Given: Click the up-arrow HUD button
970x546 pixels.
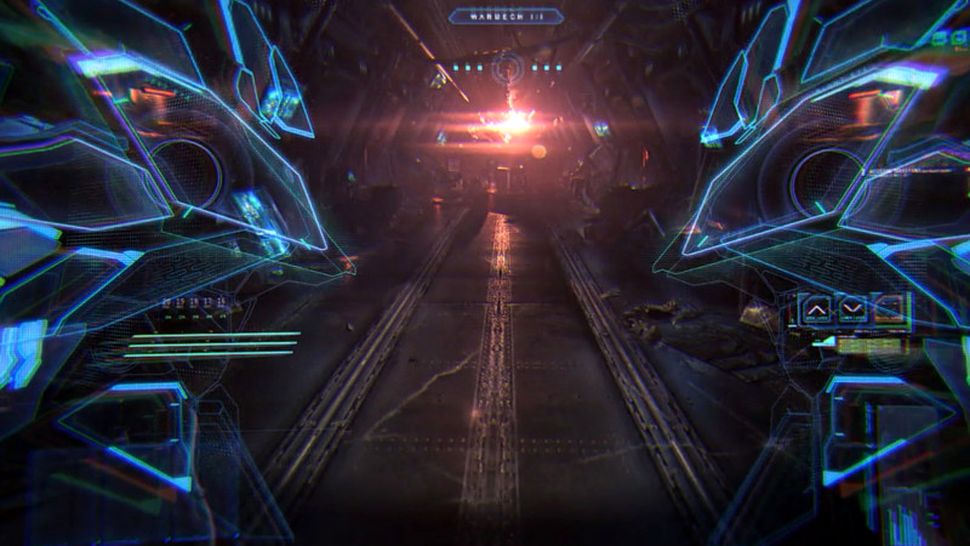Looking at the screenshot, I should [817, 310].
